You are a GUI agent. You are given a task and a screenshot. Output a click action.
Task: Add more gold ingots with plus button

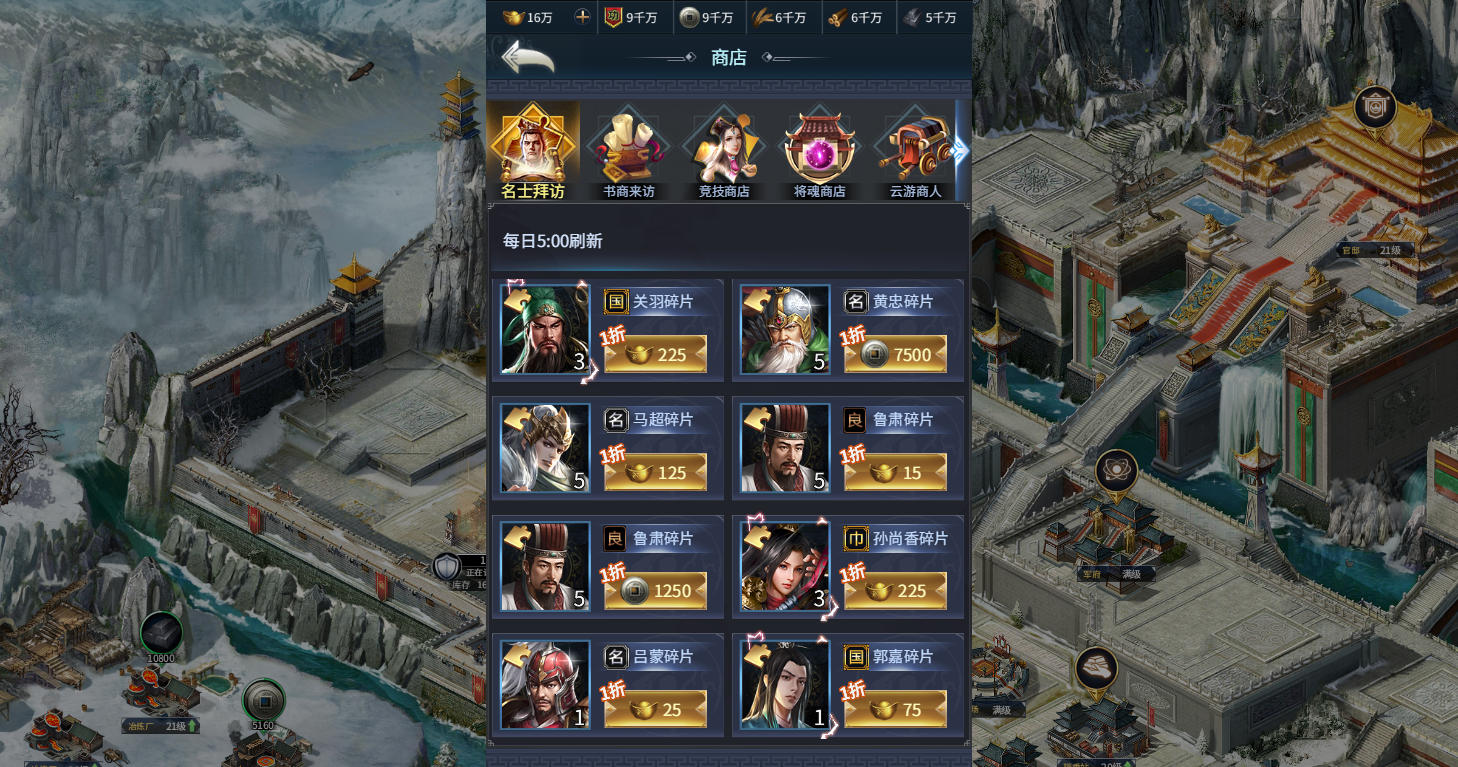583,17
